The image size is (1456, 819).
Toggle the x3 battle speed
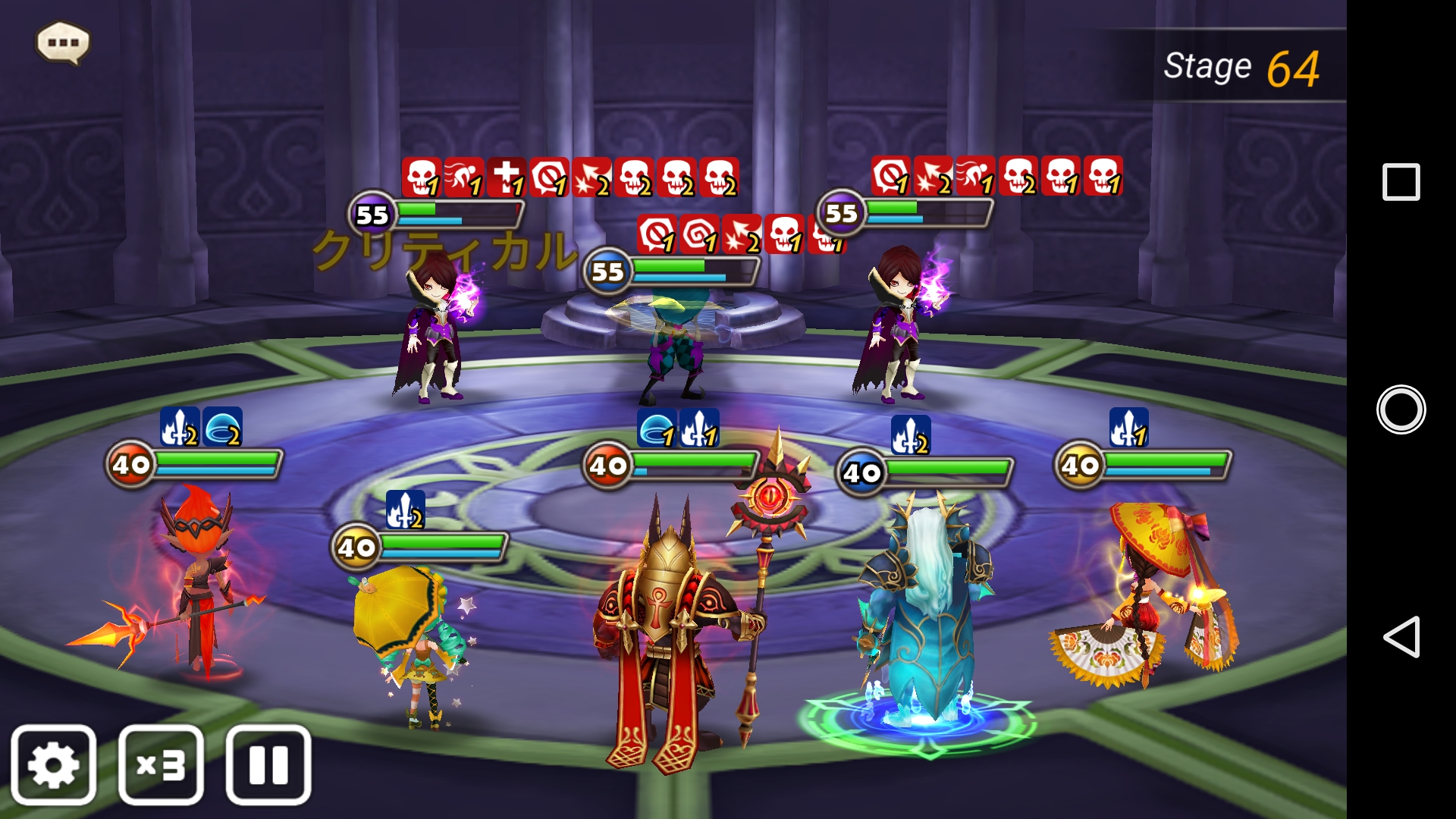click(161, 764)
